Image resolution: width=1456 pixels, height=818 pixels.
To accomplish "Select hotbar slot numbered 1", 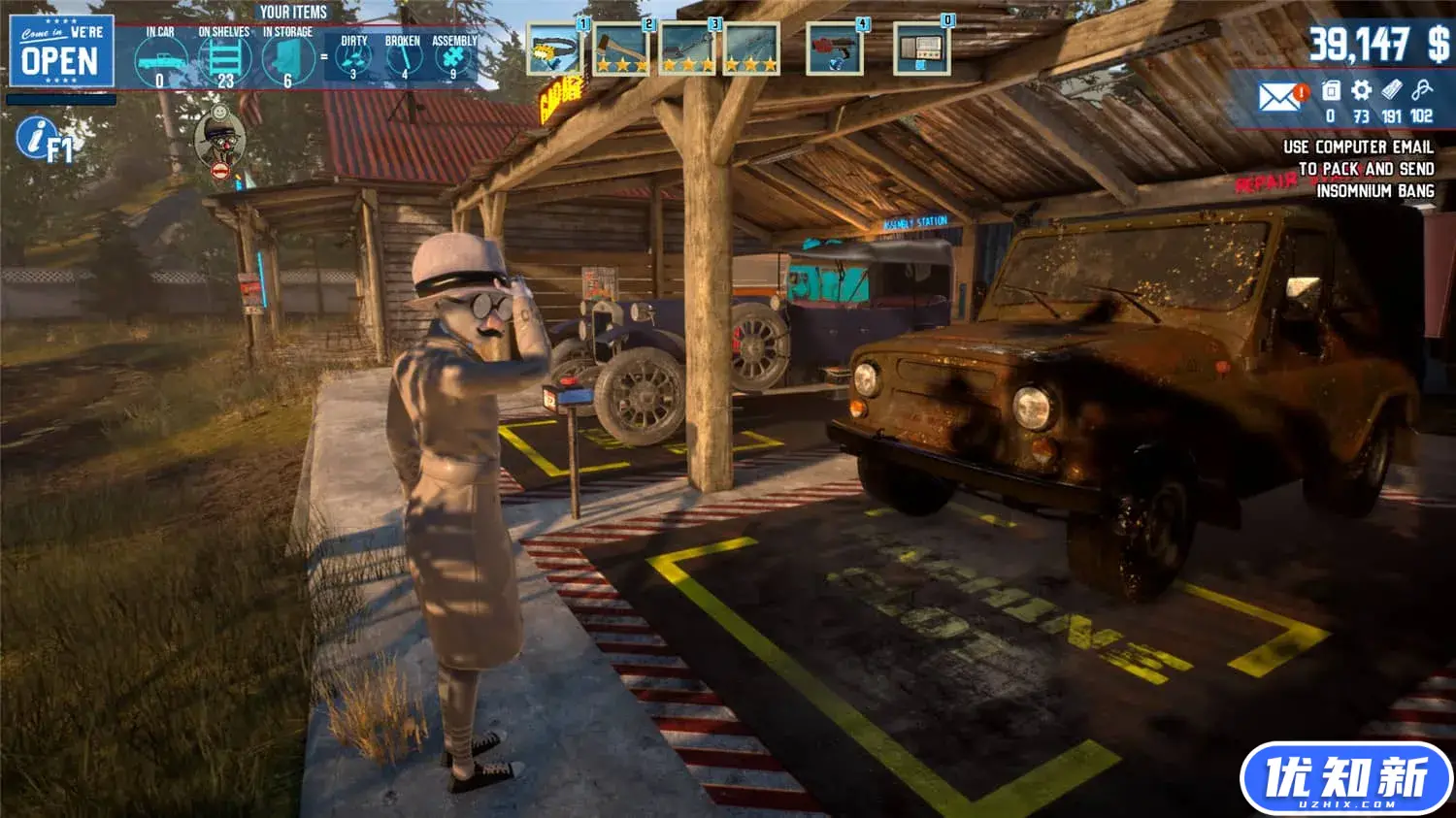I will pos(554,49).
